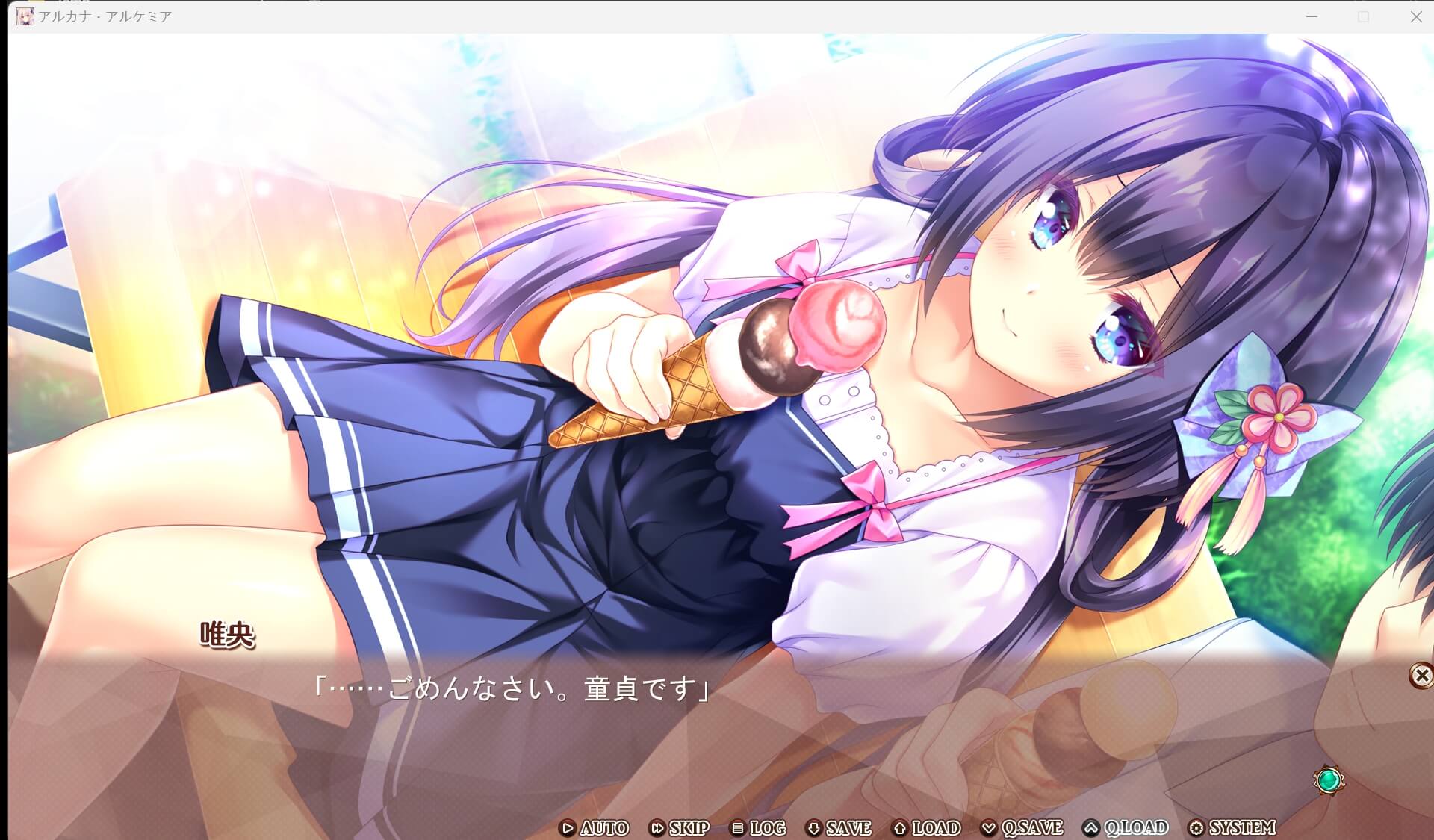The height and width of the screenshot is (840, 1434).
Task: Toggle auto-read mode with AUTO
Action: click(605, 828)
